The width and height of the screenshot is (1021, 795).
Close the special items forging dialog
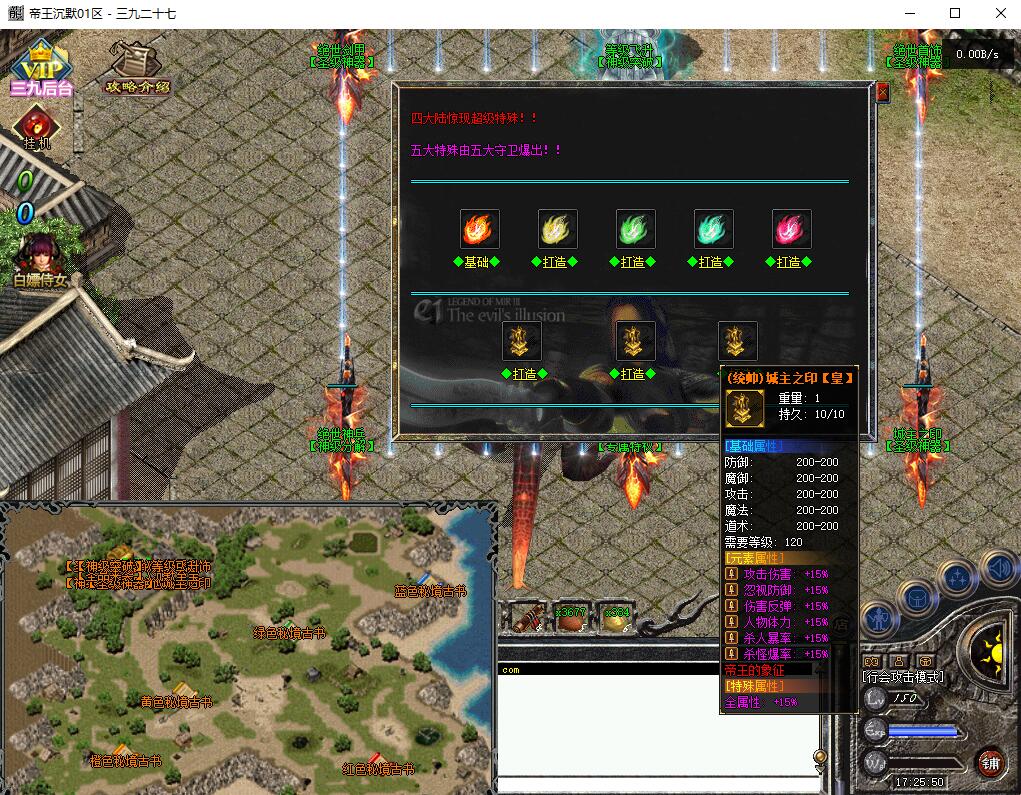pyautogui.click(x=882, y=92)
